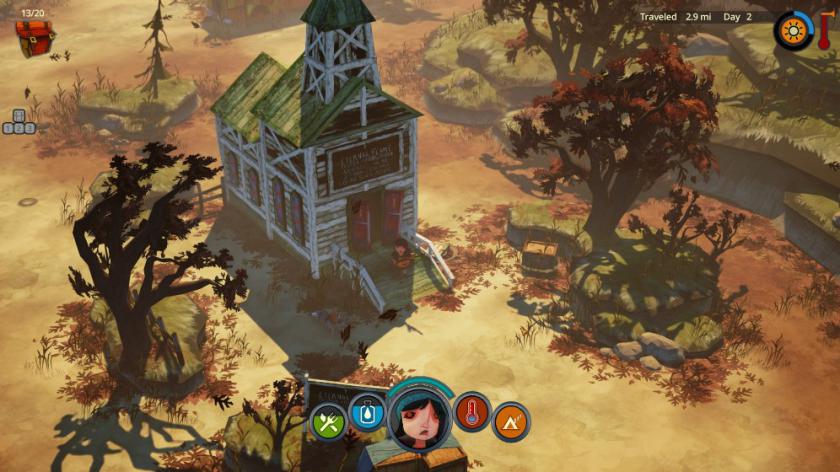The image size is (840, 472).
Task: Select the hunger fork and knife icon
Action: [x=328, y=421]
